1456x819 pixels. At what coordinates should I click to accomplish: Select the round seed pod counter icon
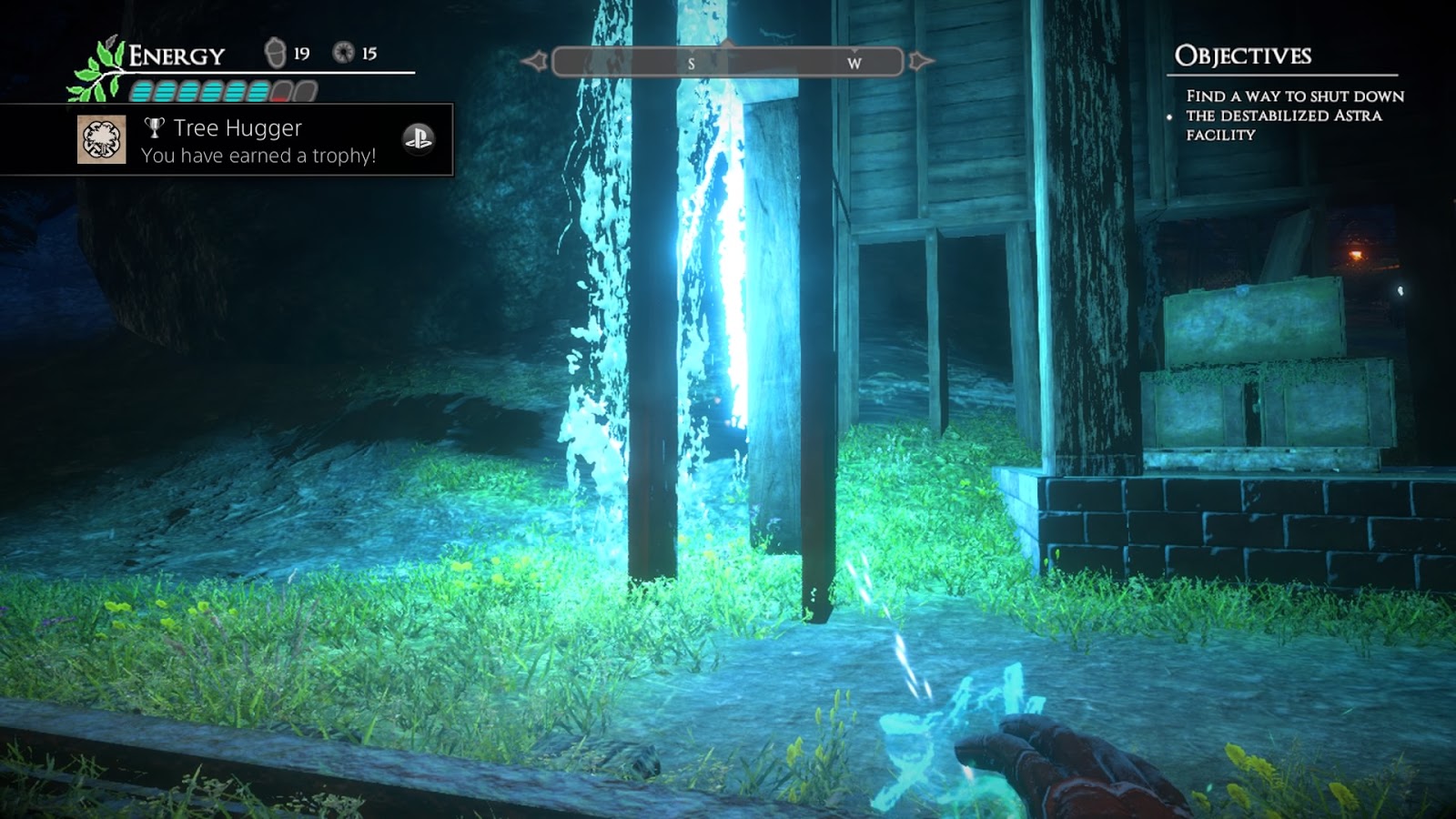(343, 53)
